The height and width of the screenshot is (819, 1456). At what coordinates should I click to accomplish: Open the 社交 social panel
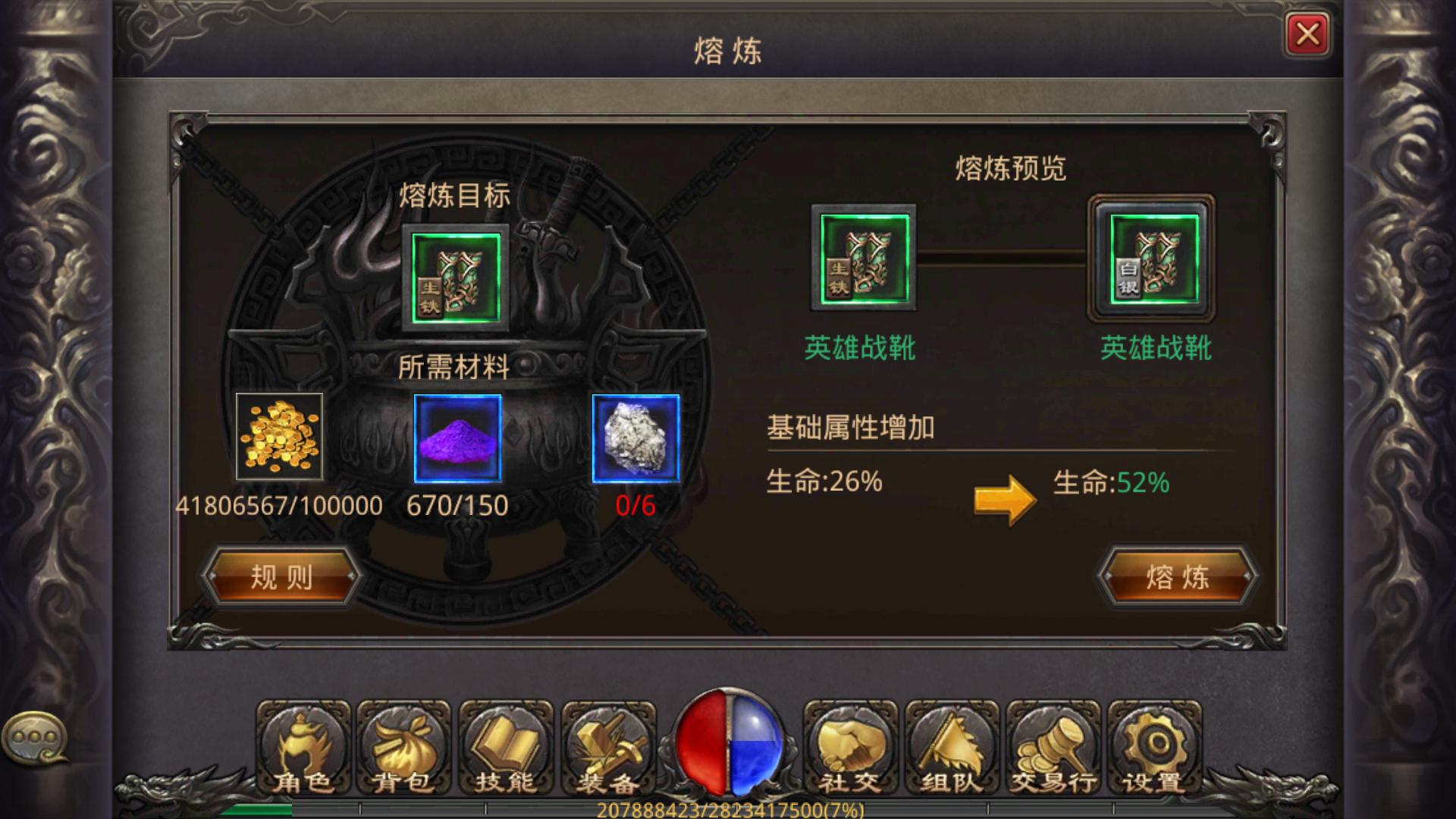849,747
